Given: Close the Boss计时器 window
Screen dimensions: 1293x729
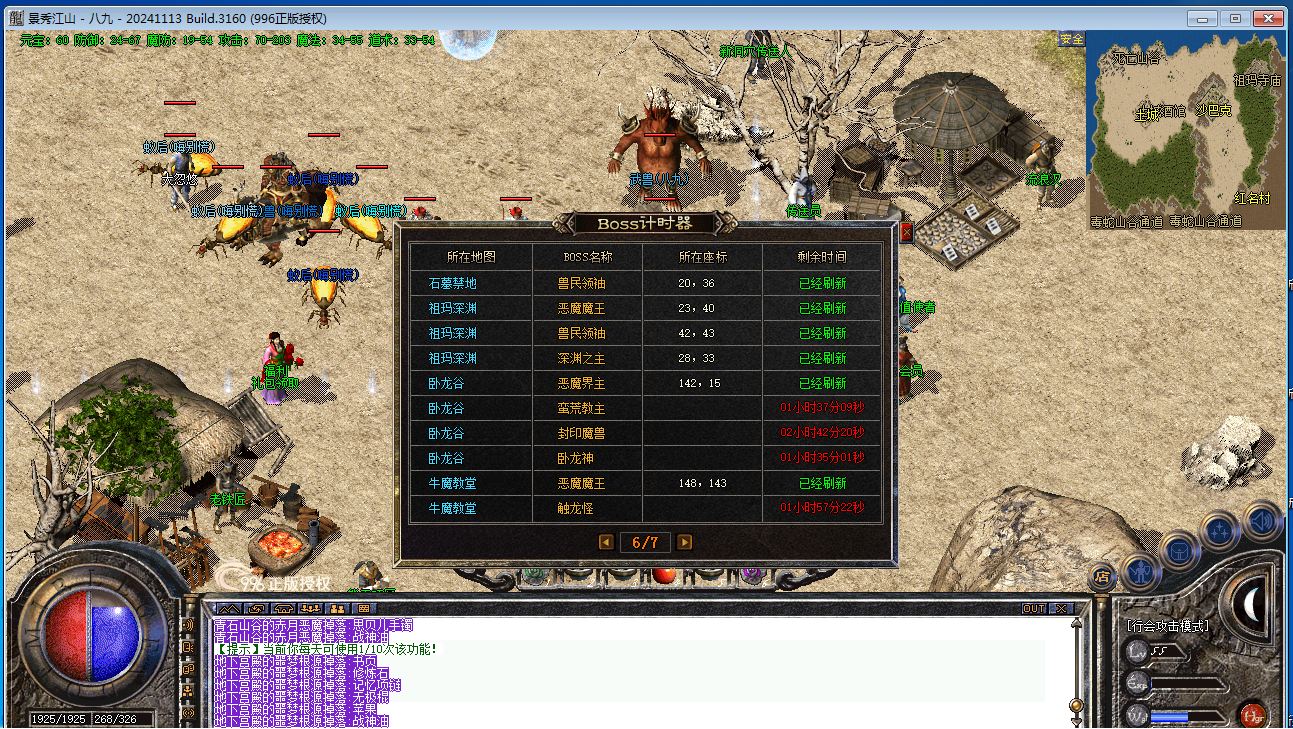Looking at the screenshot, I should 906,233.
